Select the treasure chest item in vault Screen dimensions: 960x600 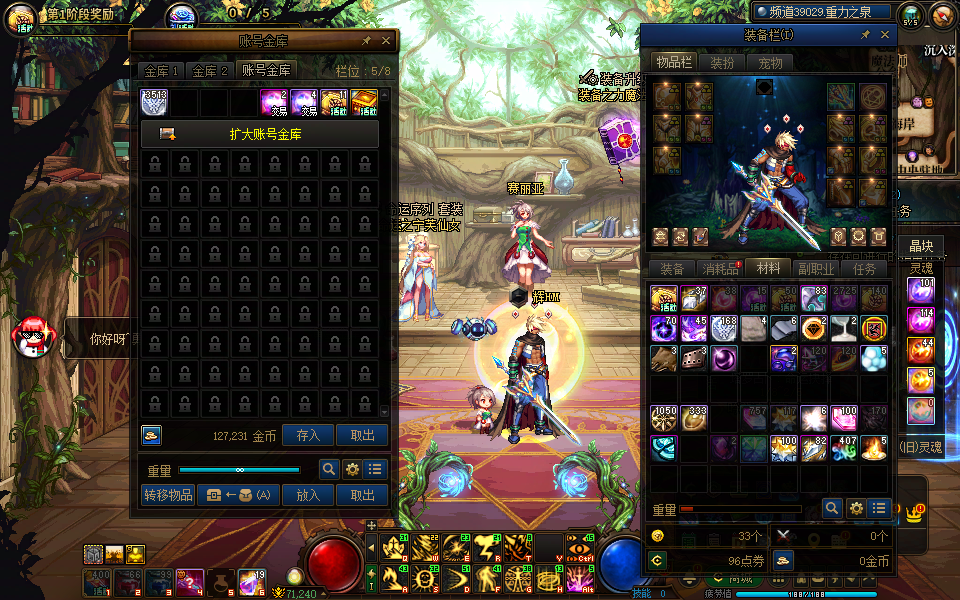[x=364, y=103]
